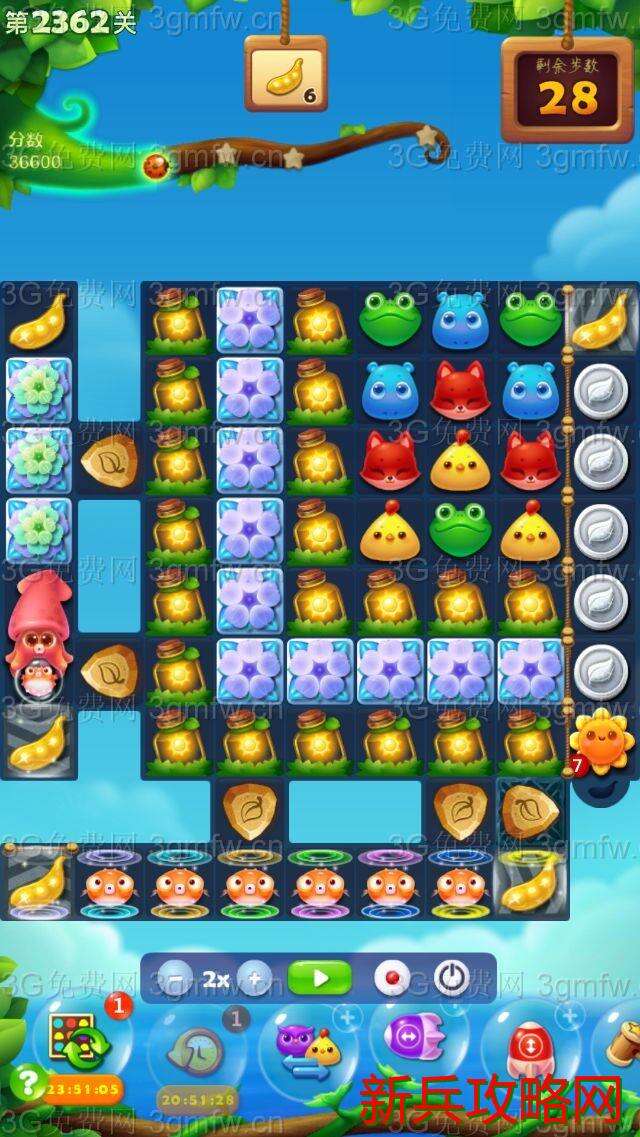Start recording with the red dot button
Screen dimensions: 640x1137
tap(391, 978)
